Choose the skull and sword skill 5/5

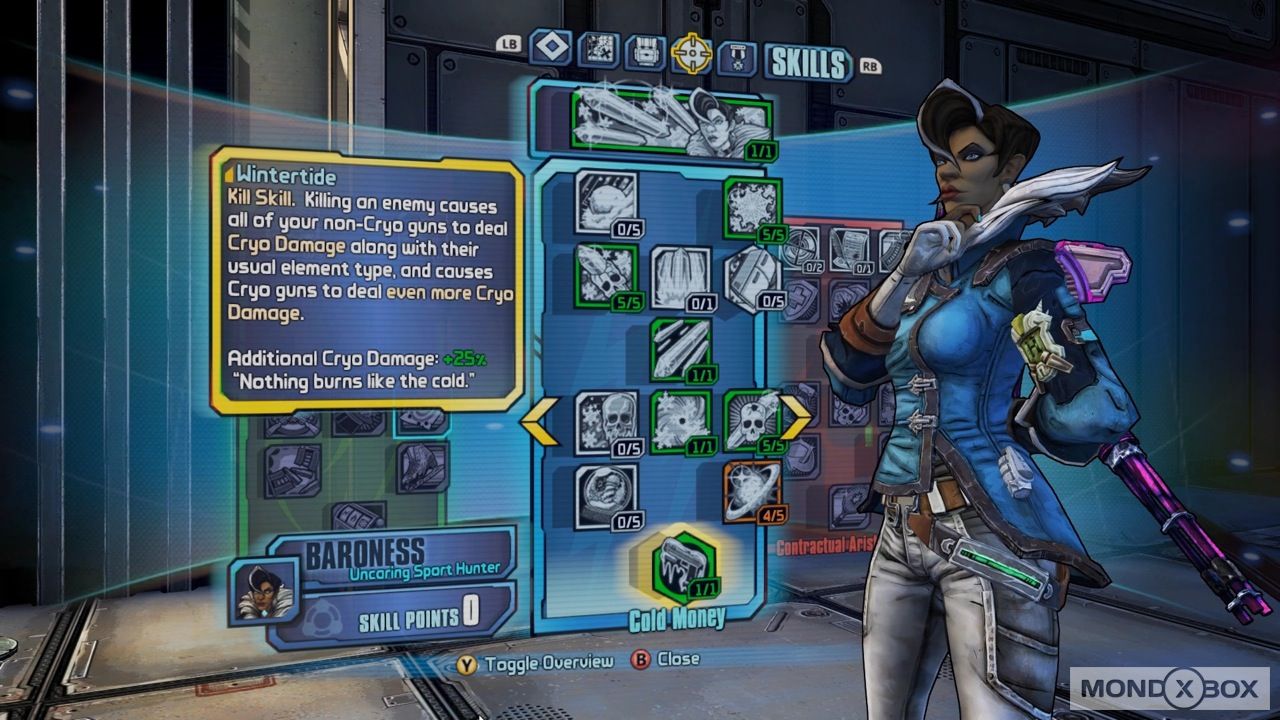[x=753, y=422]
